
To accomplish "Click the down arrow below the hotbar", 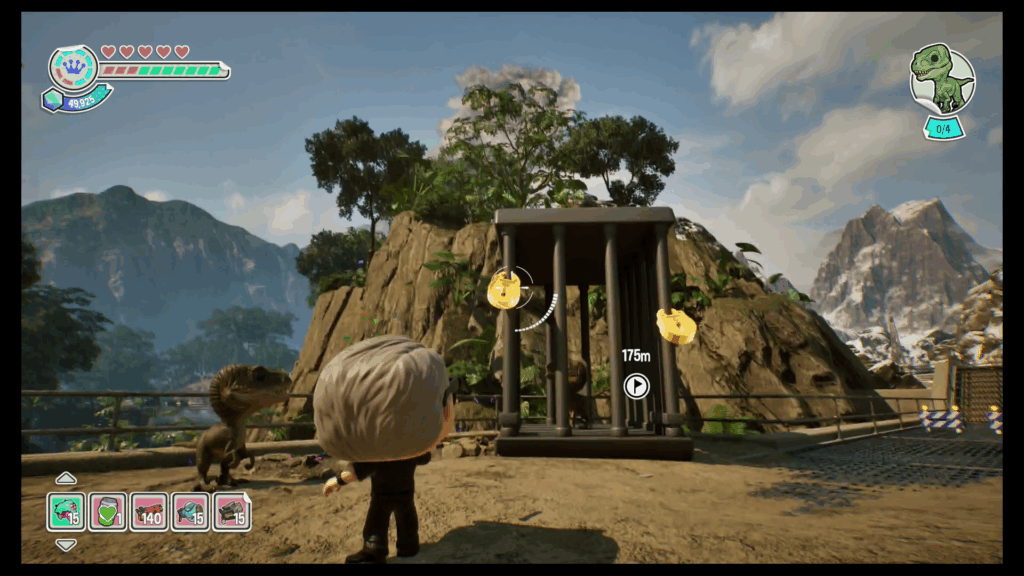I will [x=66, y=545].
